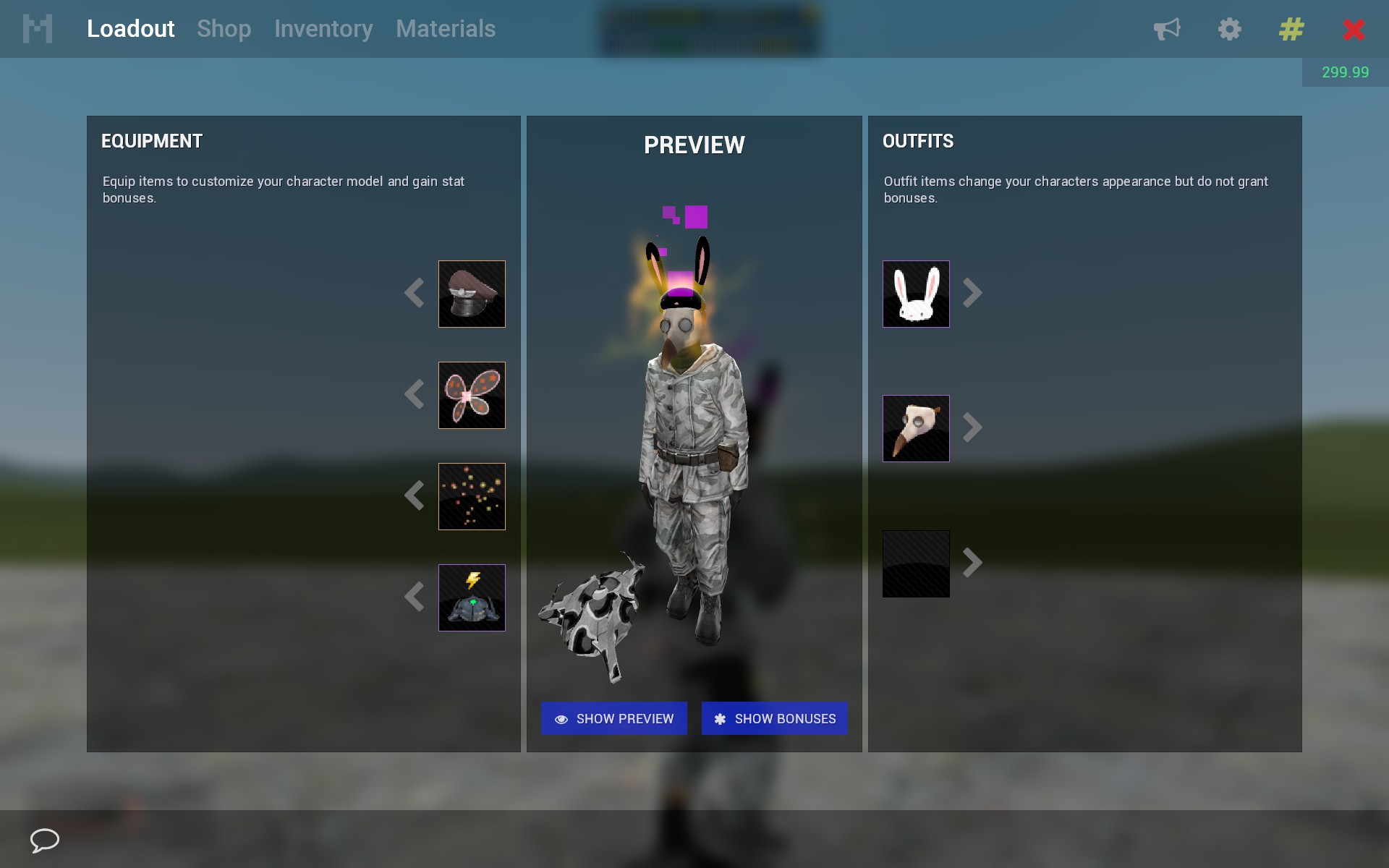Select the military cap equipment slot icon

(472, 294)
